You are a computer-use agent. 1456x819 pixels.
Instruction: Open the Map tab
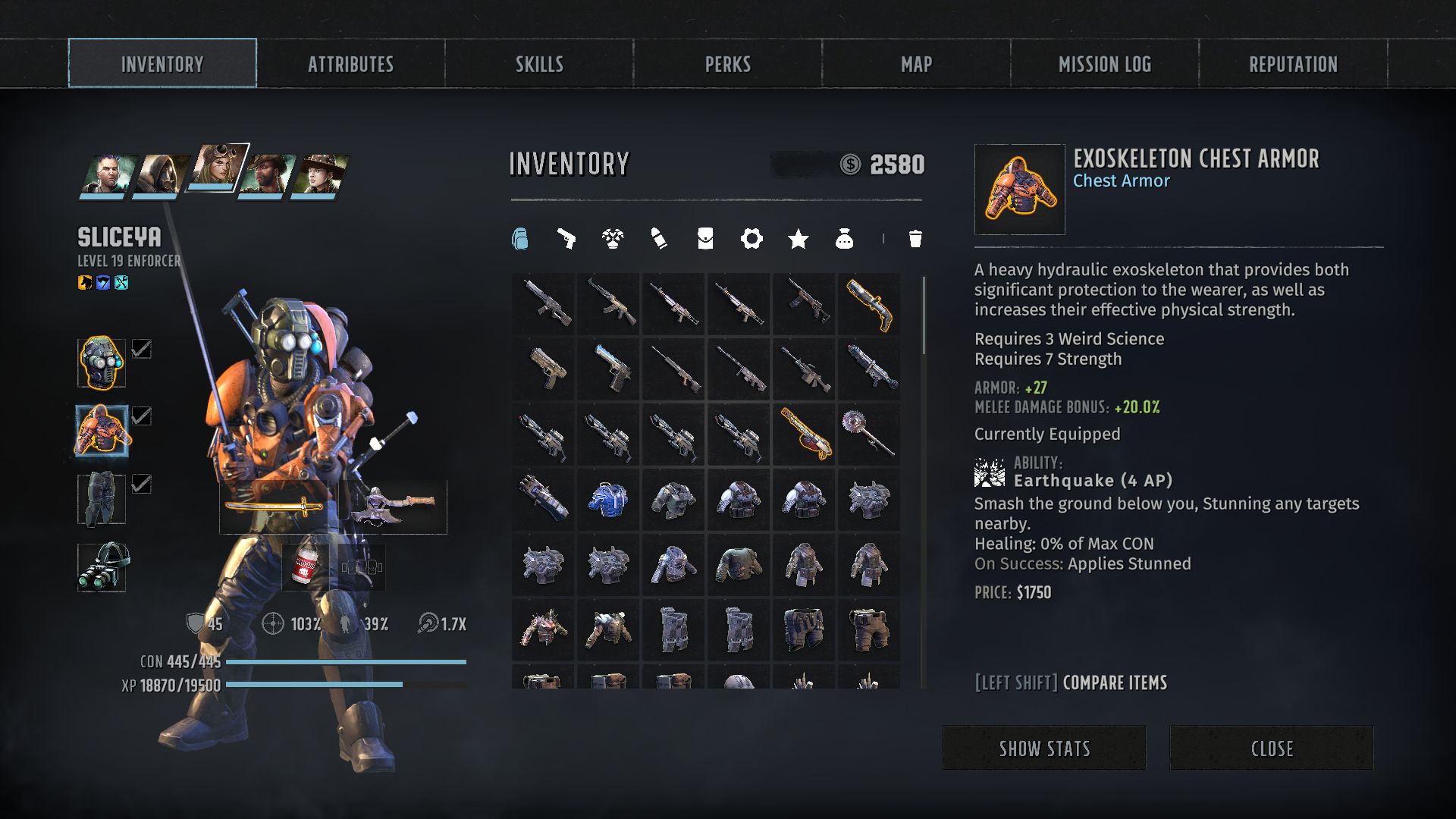916,64
